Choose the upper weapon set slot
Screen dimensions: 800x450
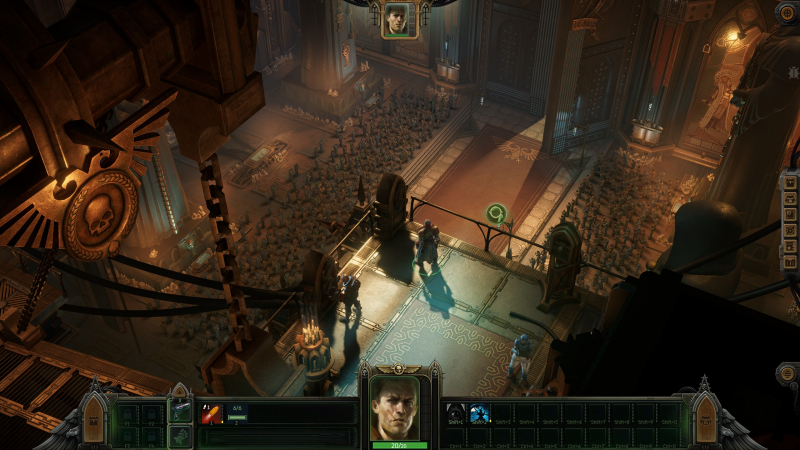click(180, 410)
